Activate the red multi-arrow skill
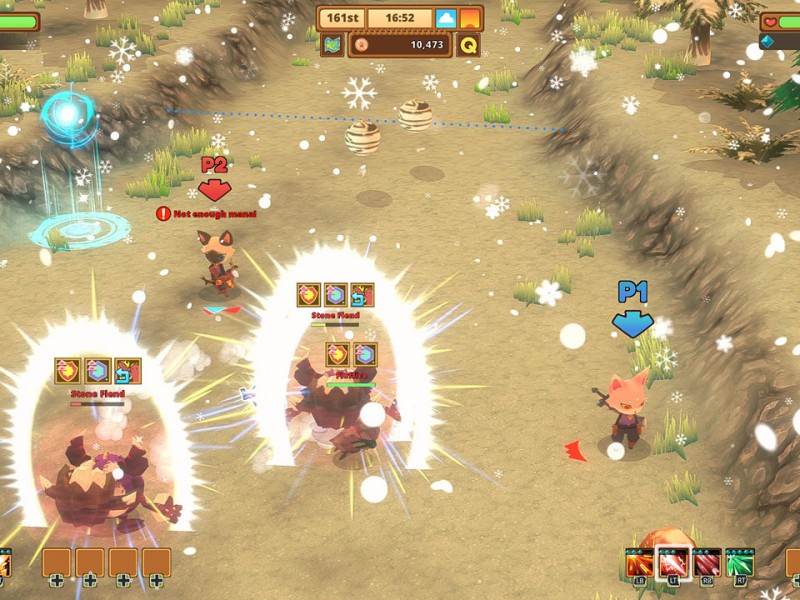Screen dimensions: 800x600 707,563
